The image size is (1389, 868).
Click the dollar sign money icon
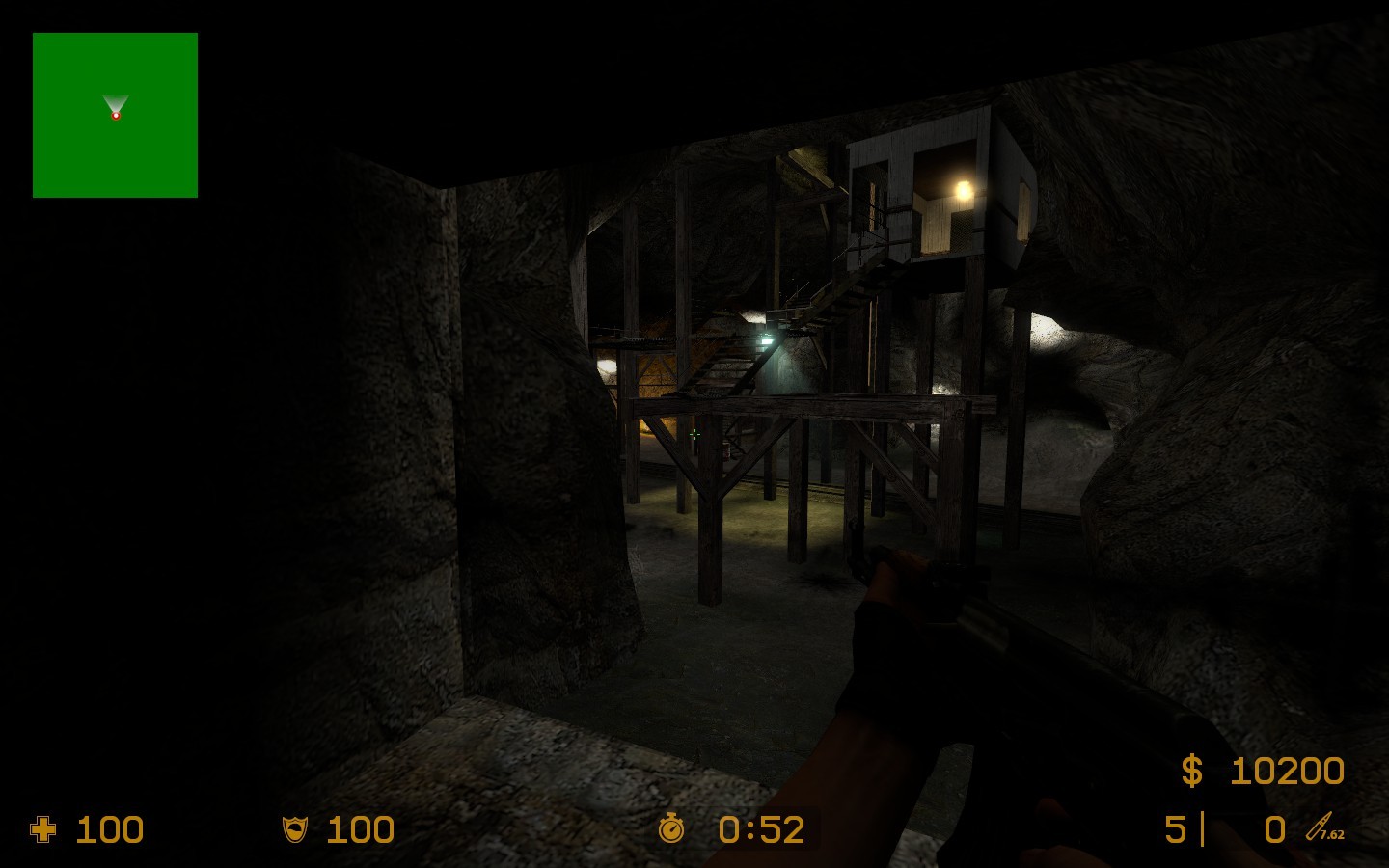pos(1191,771)
